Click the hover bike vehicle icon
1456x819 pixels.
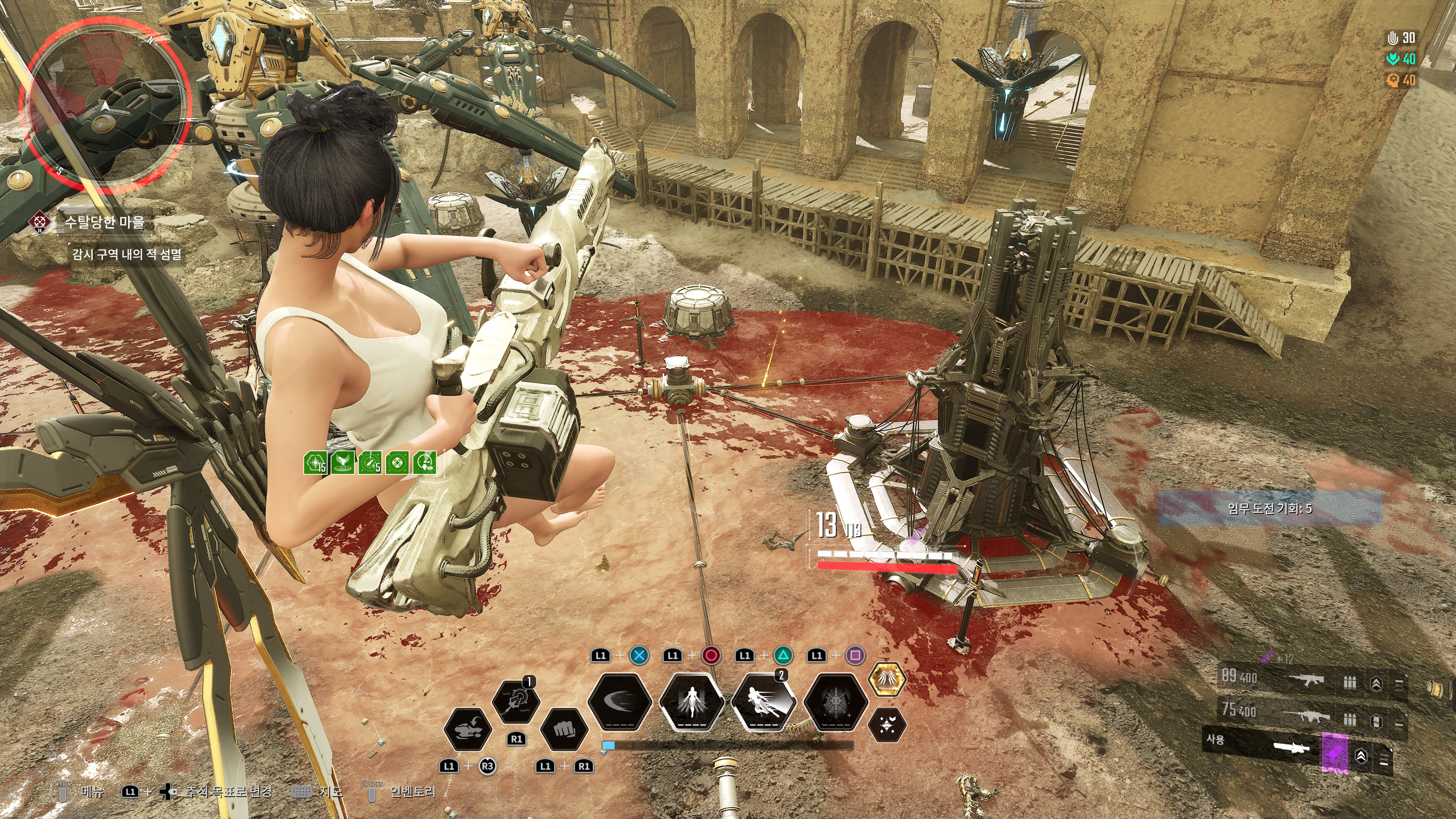467,729
